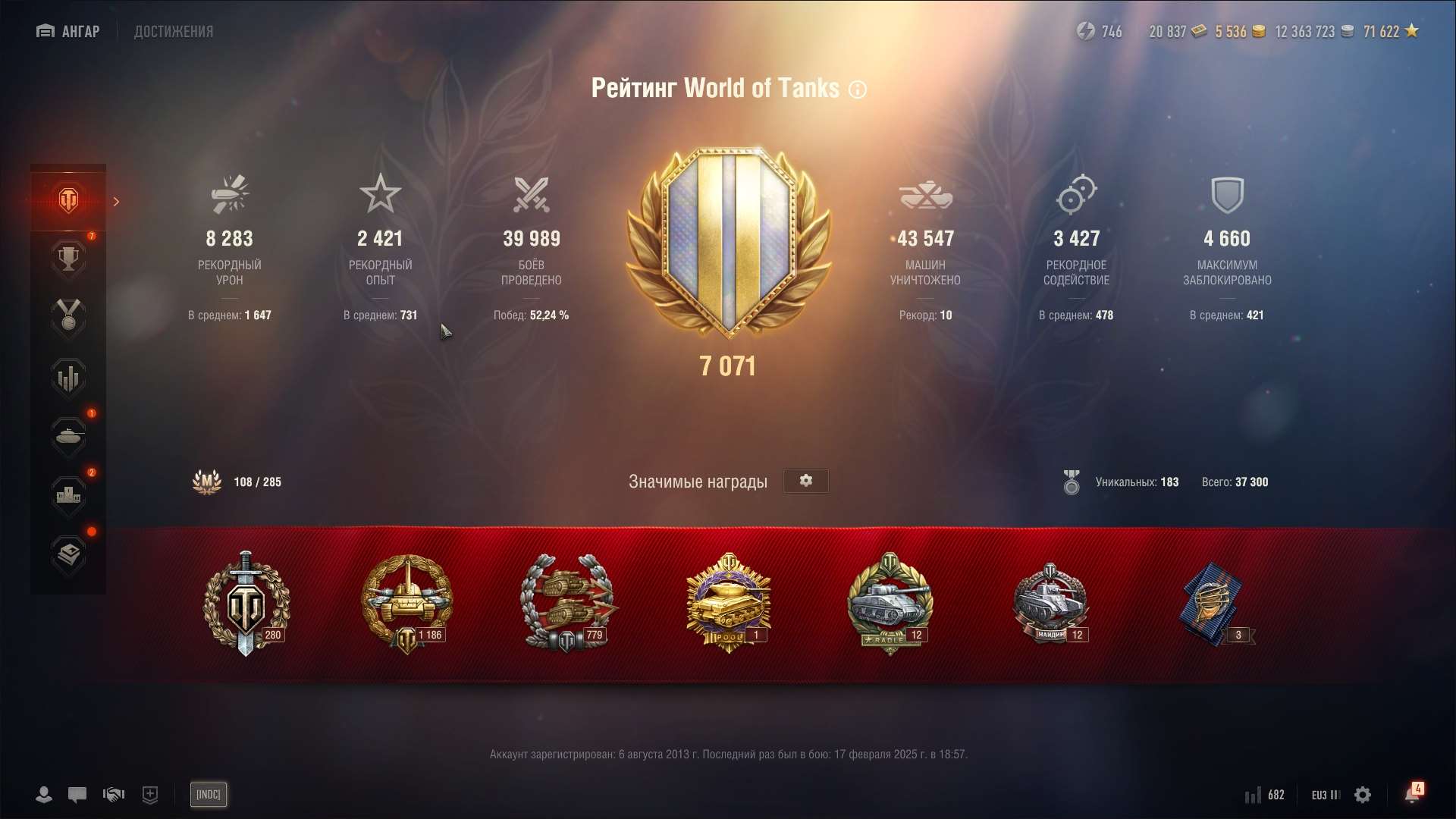Image resolution: width=1456 pixels, height=819 pixels.
Task: Click the [INDC] clan tag button
Action: point(208,795)
